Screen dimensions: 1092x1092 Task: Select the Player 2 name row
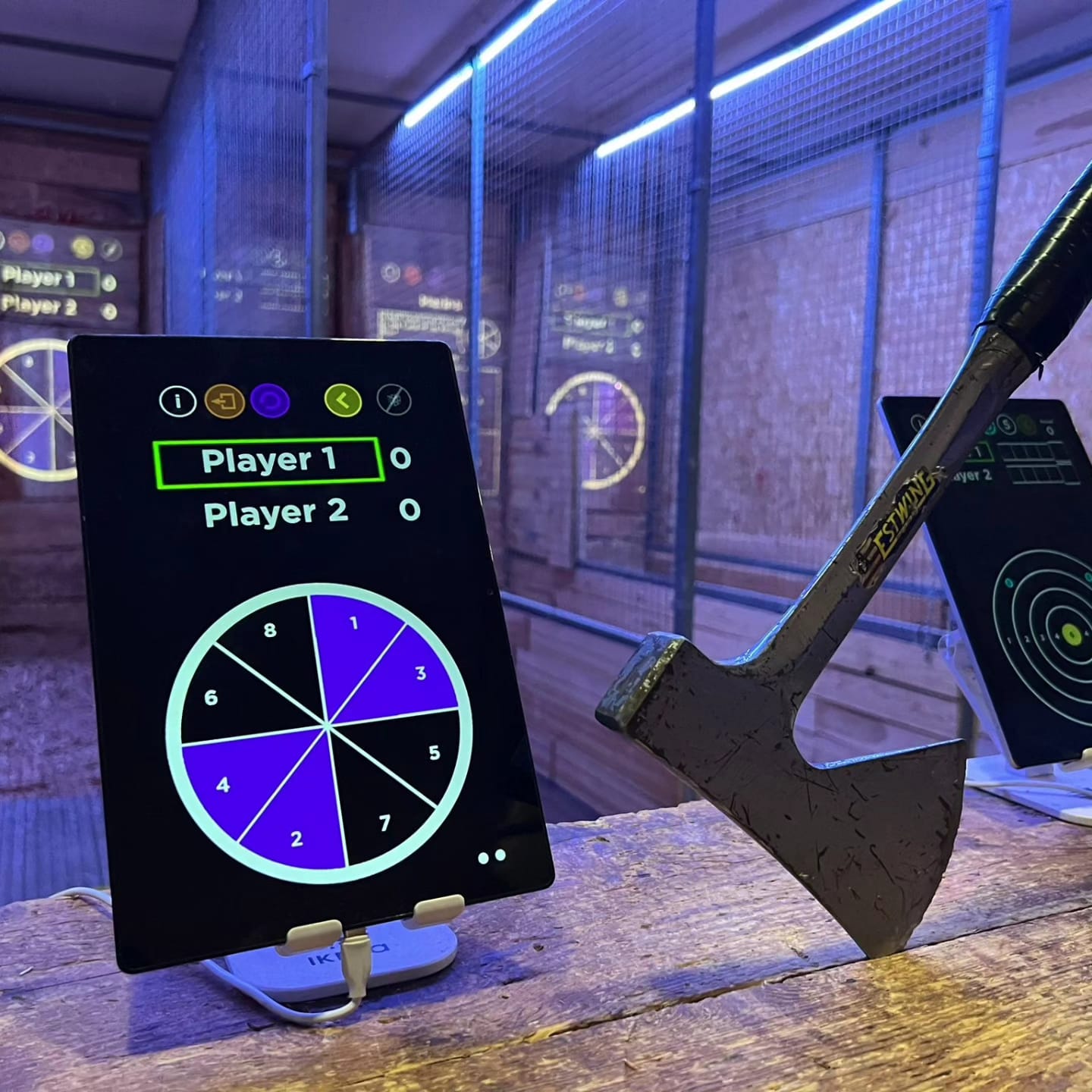(276, 513)
